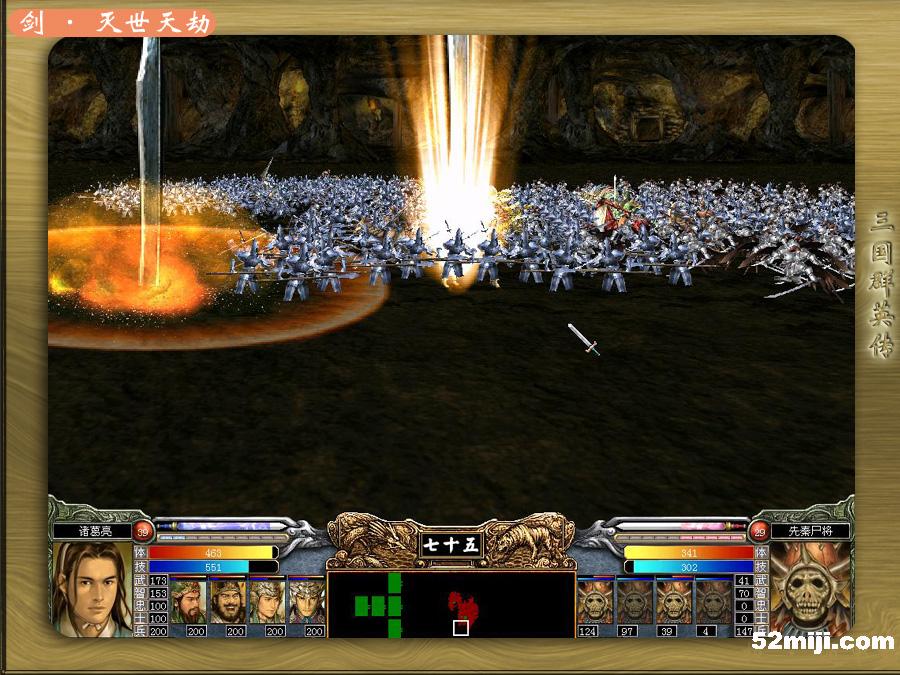Viewport: 900px width, 675px height.
Task: Pick the skull unit portrait with 124 troops
Action: [x=595, y=601]
